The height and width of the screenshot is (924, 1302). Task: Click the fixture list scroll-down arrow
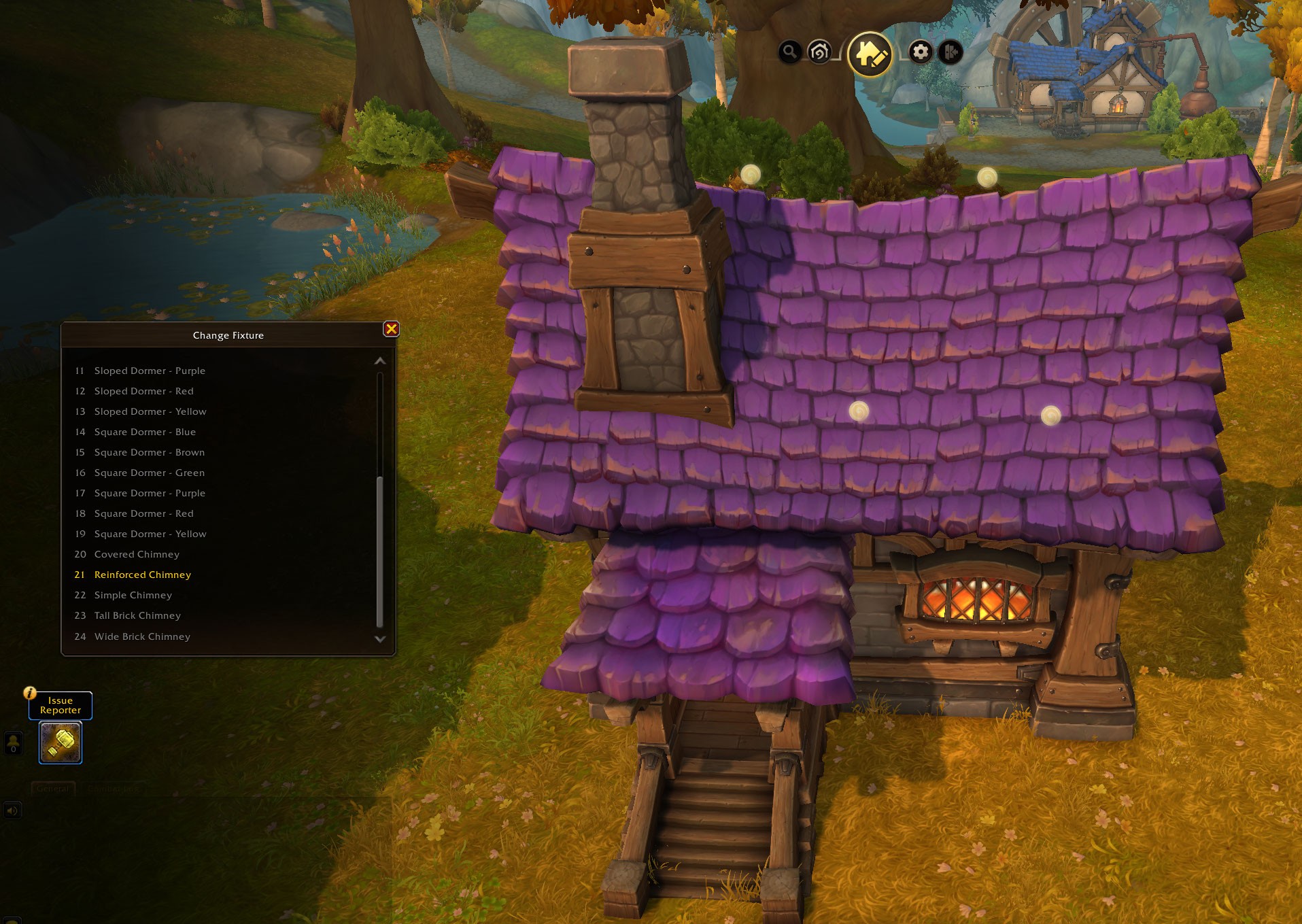(380, 639)
